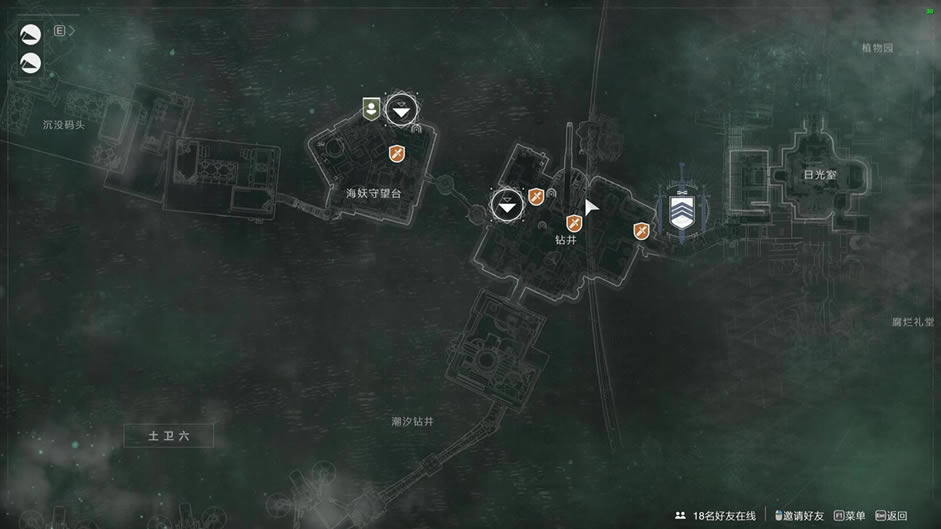Open the green vendor icon near 海妖守望台
The width and height of the screenshot is (941, 529).
pos(371,109)
